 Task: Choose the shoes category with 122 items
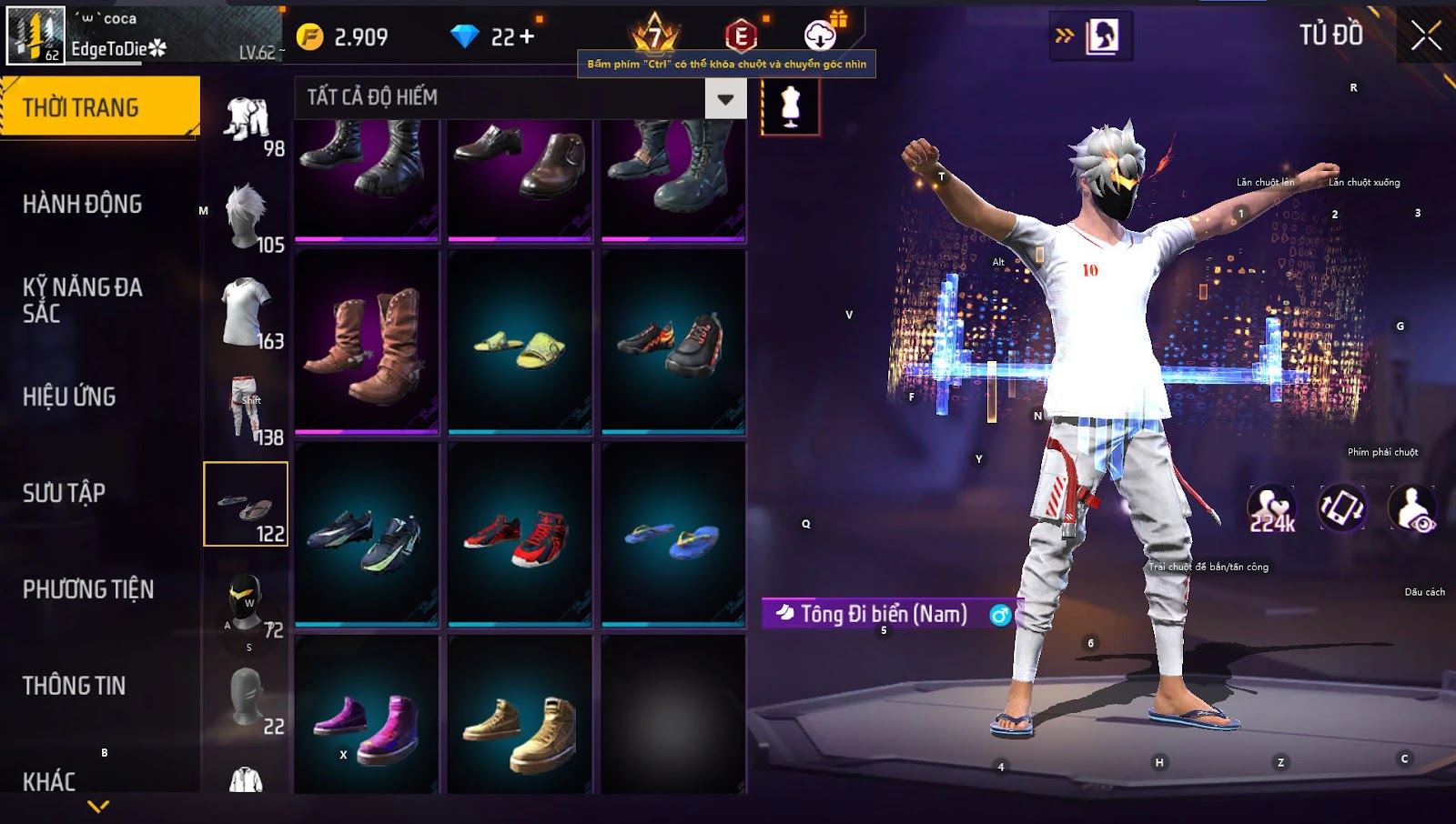tap(246, 504)
